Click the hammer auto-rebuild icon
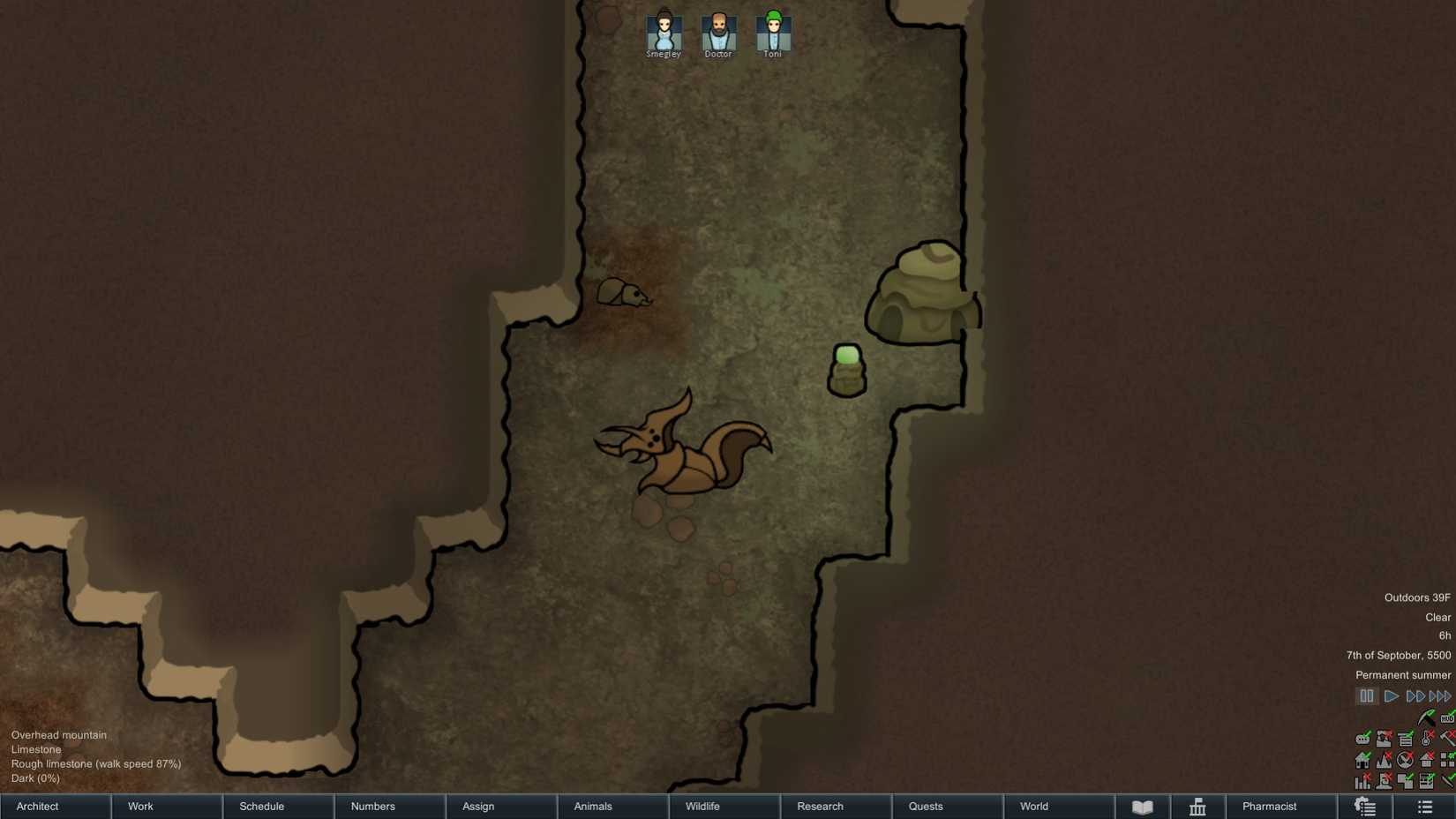Image resolution: width=1456 pixels, height=819 pixels. tap(1448, 738)
